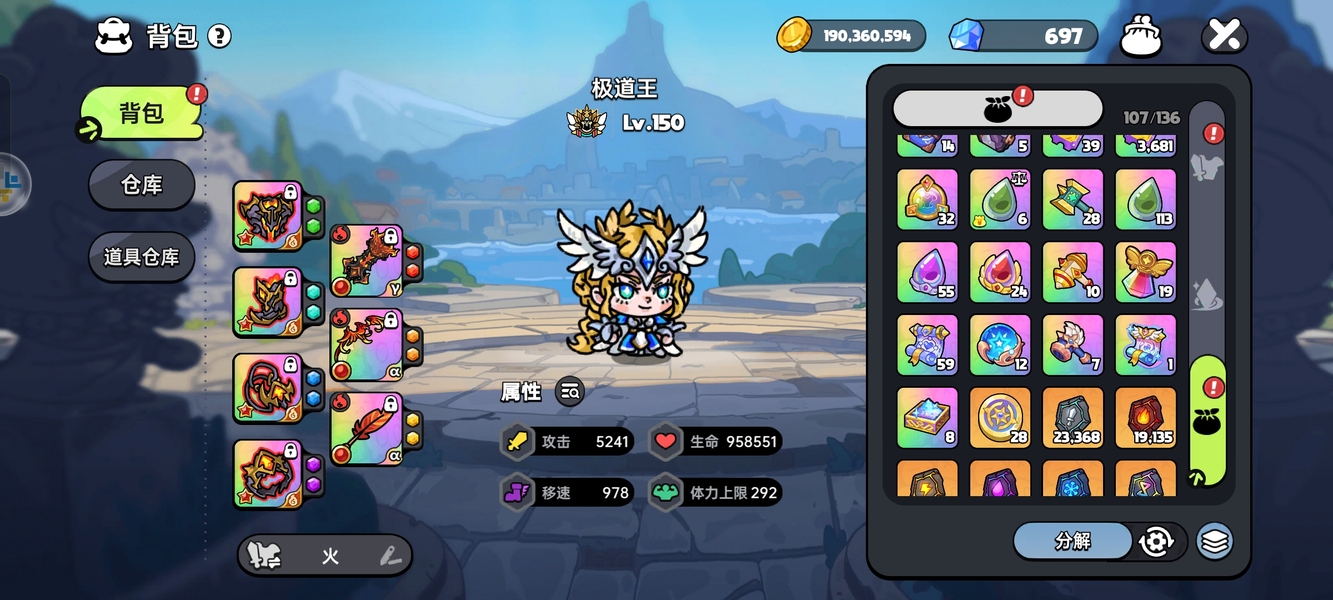Select the flame stone stack of 19,135
1333x600 pixels.
1145,418
